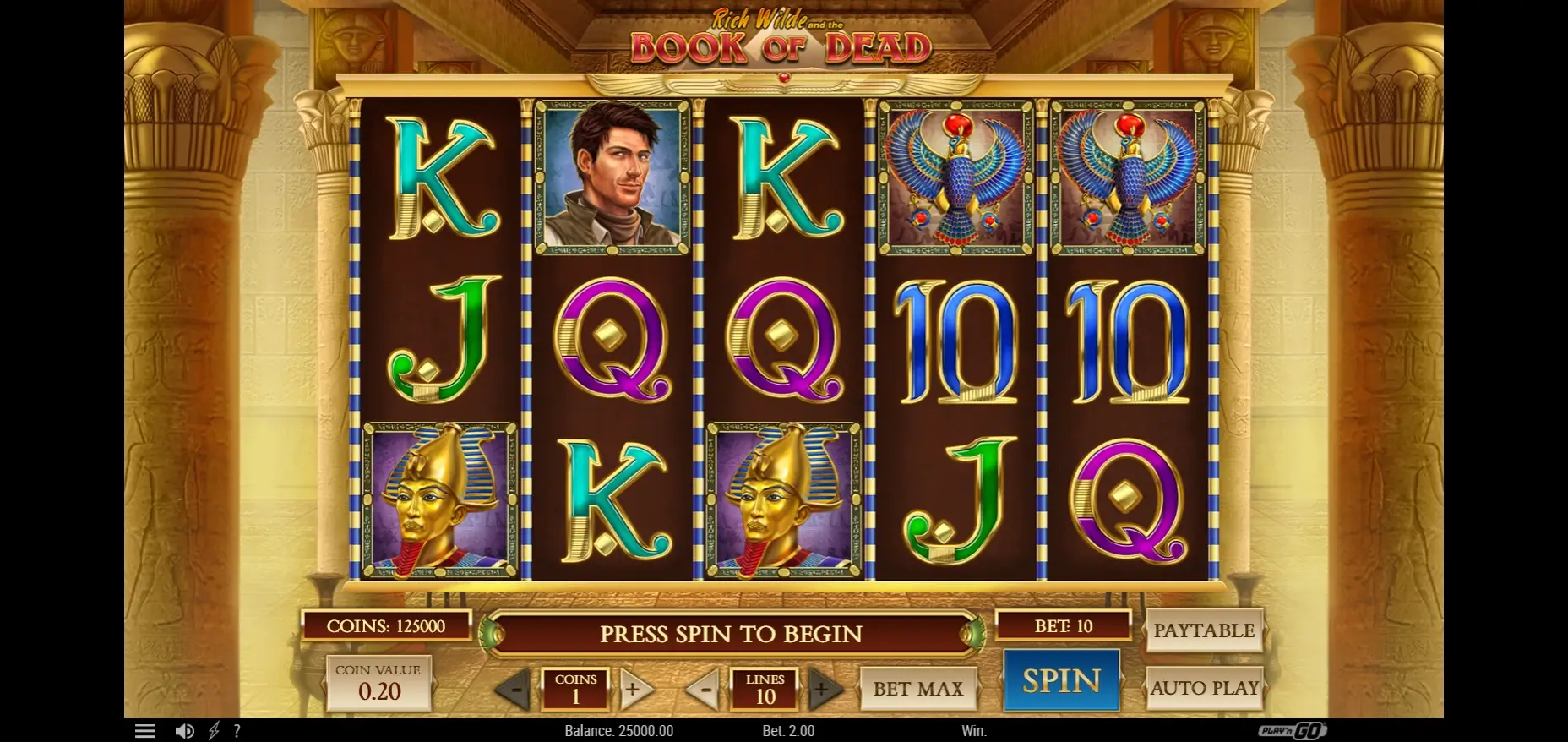Open the Paytable
Screen dimensions: 1568x742
point(1204,630)
